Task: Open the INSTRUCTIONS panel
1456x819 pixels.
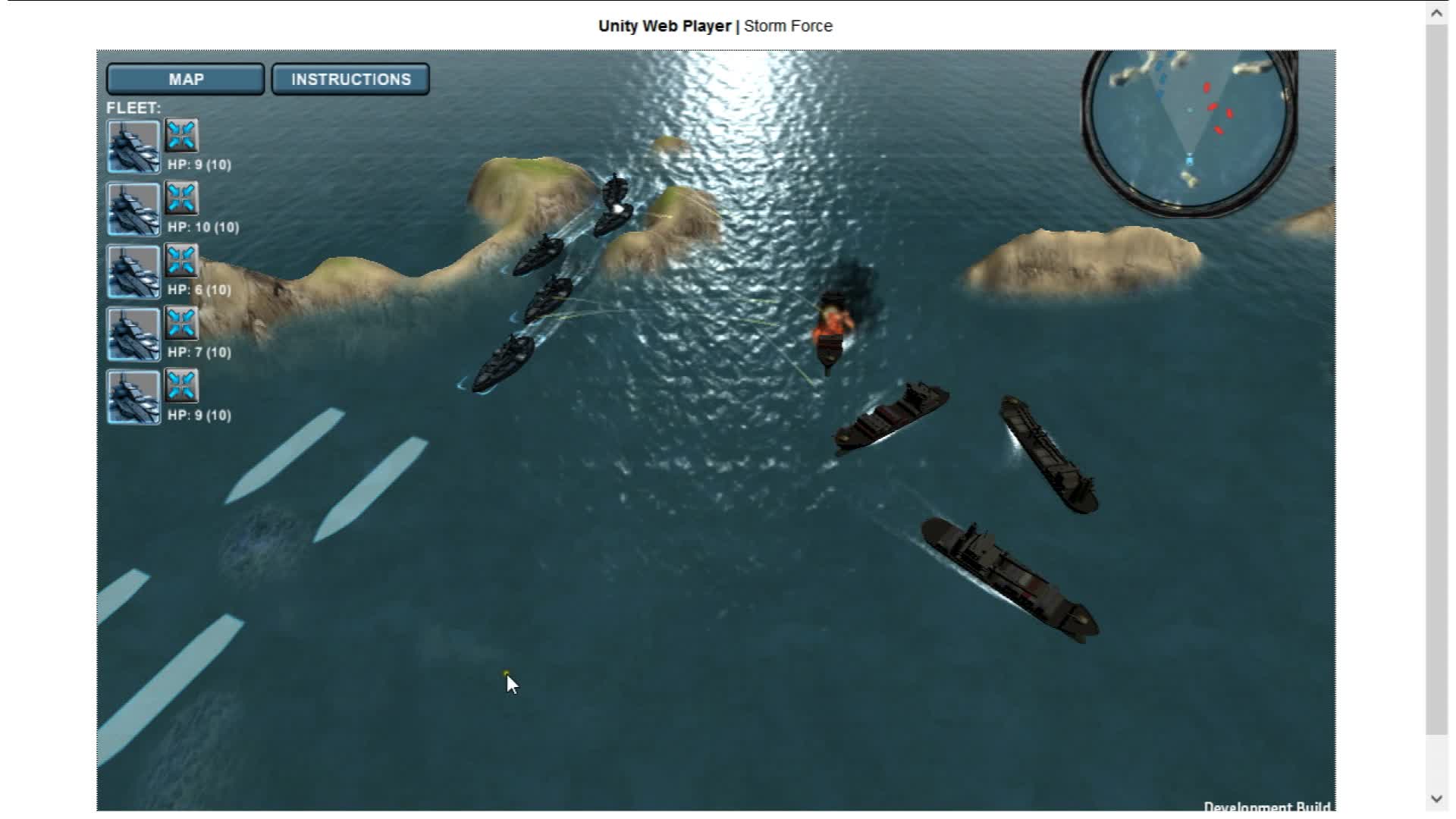Action: [x=350, y=78]
